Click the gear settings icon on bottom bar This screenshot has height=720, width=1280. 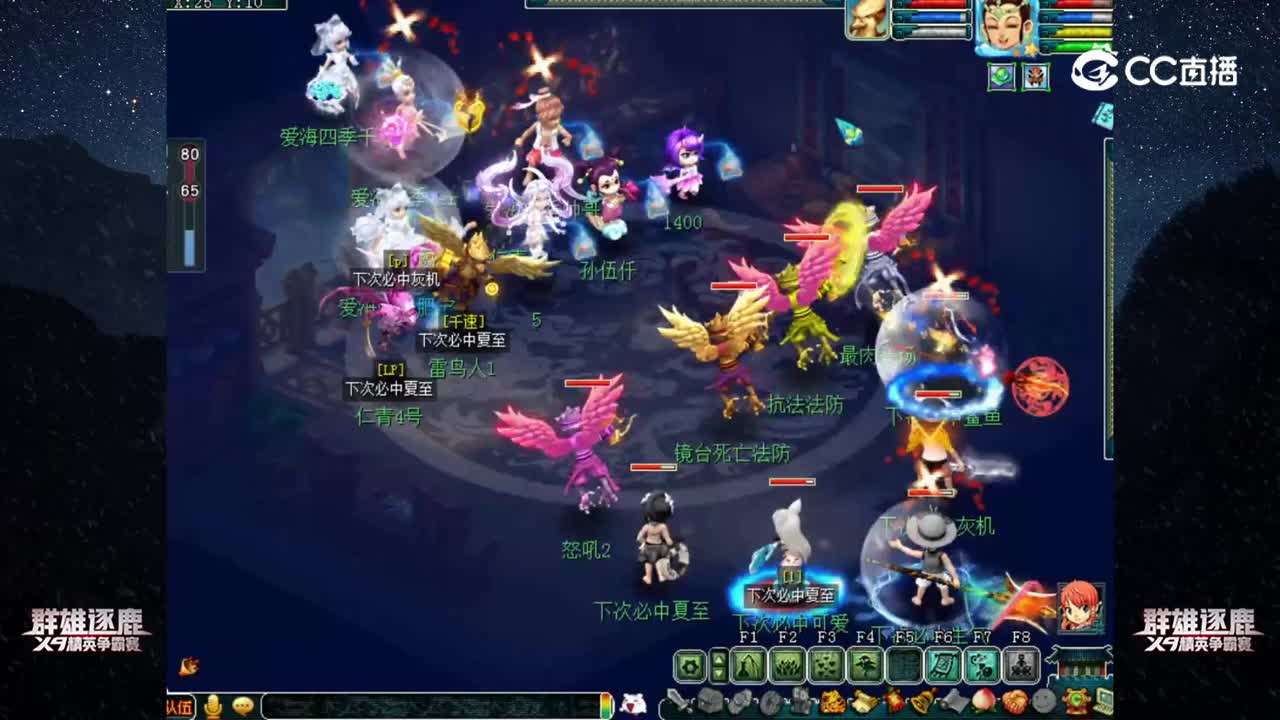coord(691,664)
